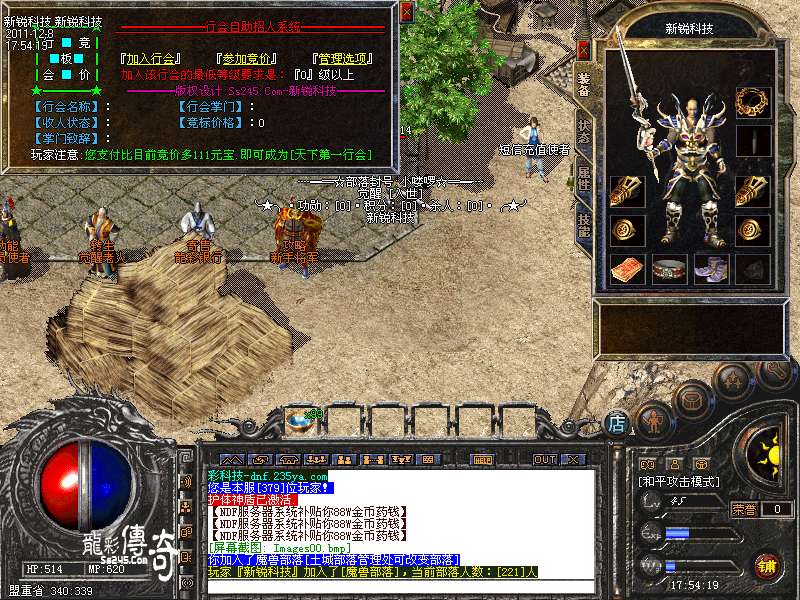Viewport: 800px width, 600px height.
Task: Close the guild recruitment dialog
Action: pos(406,12)
